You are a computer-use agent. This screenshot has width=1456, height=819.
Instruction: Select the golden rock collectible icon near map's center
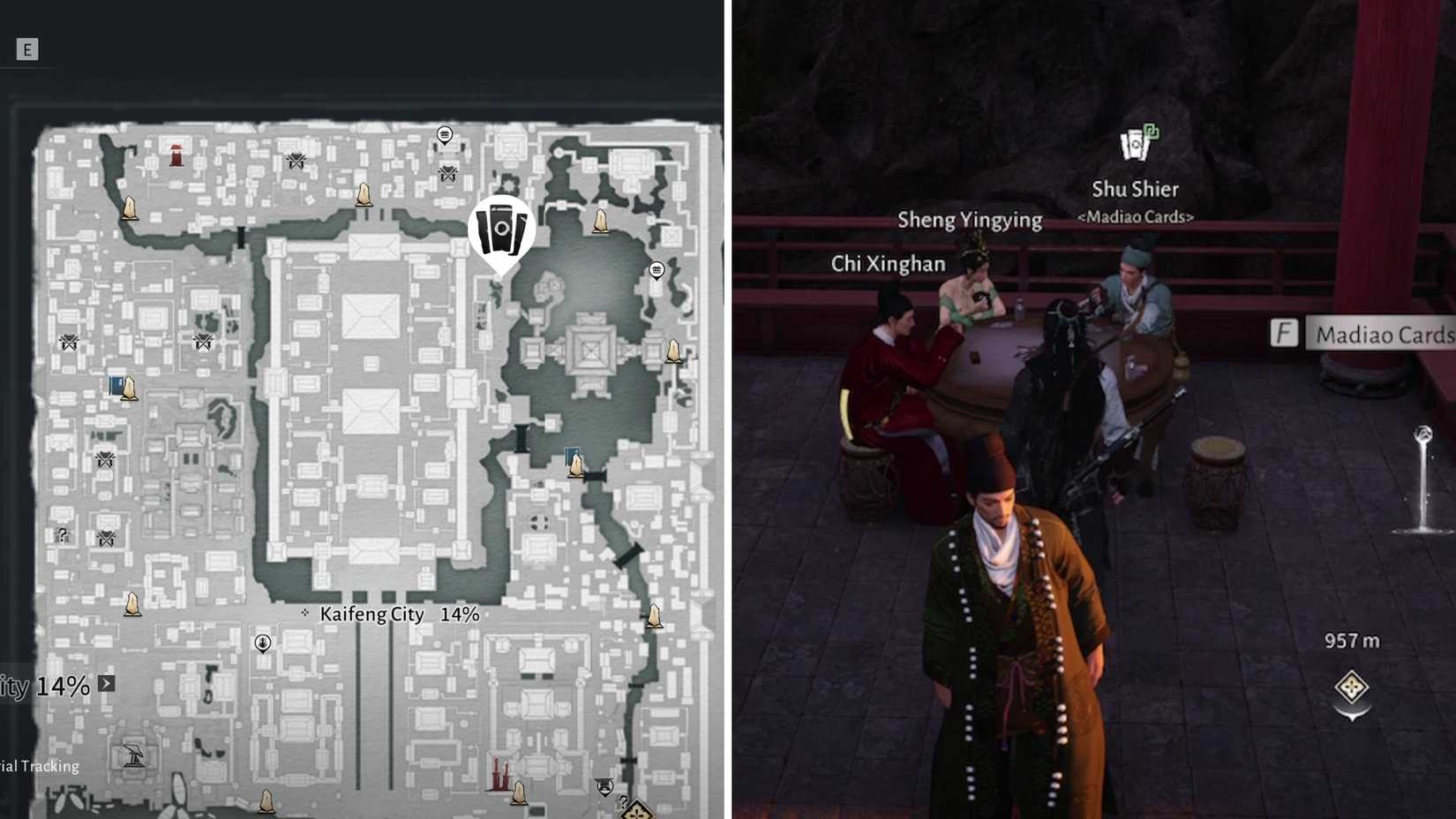click(365, 194)
